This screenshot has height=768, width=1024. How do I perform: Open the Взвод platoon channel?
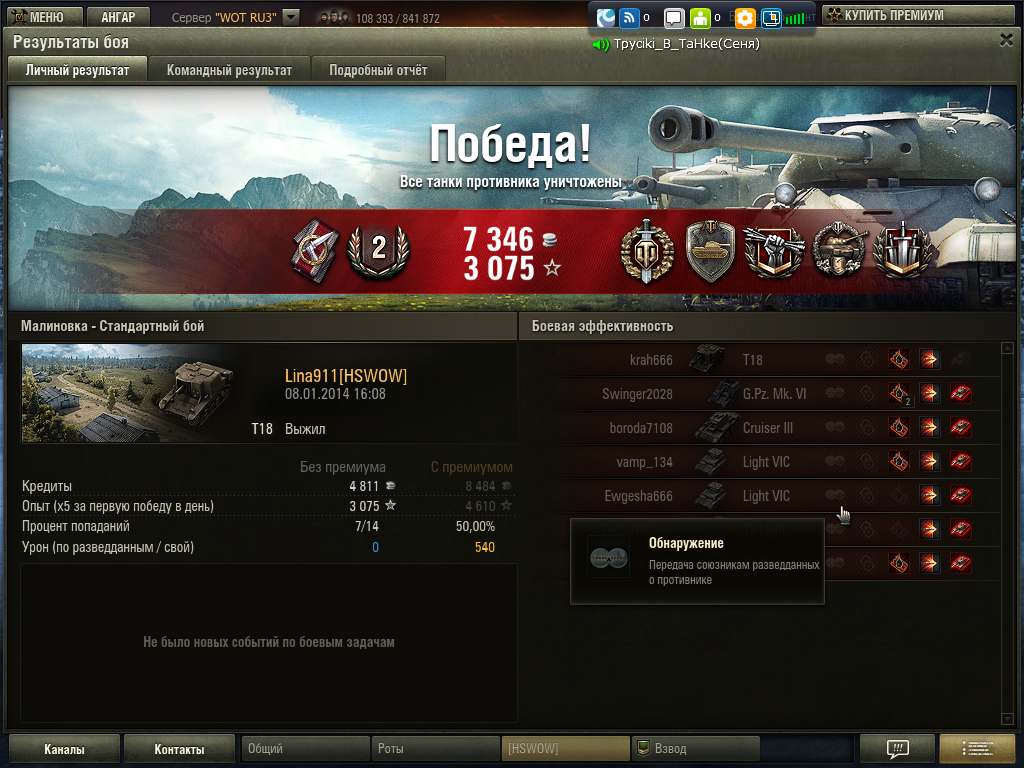695,748
